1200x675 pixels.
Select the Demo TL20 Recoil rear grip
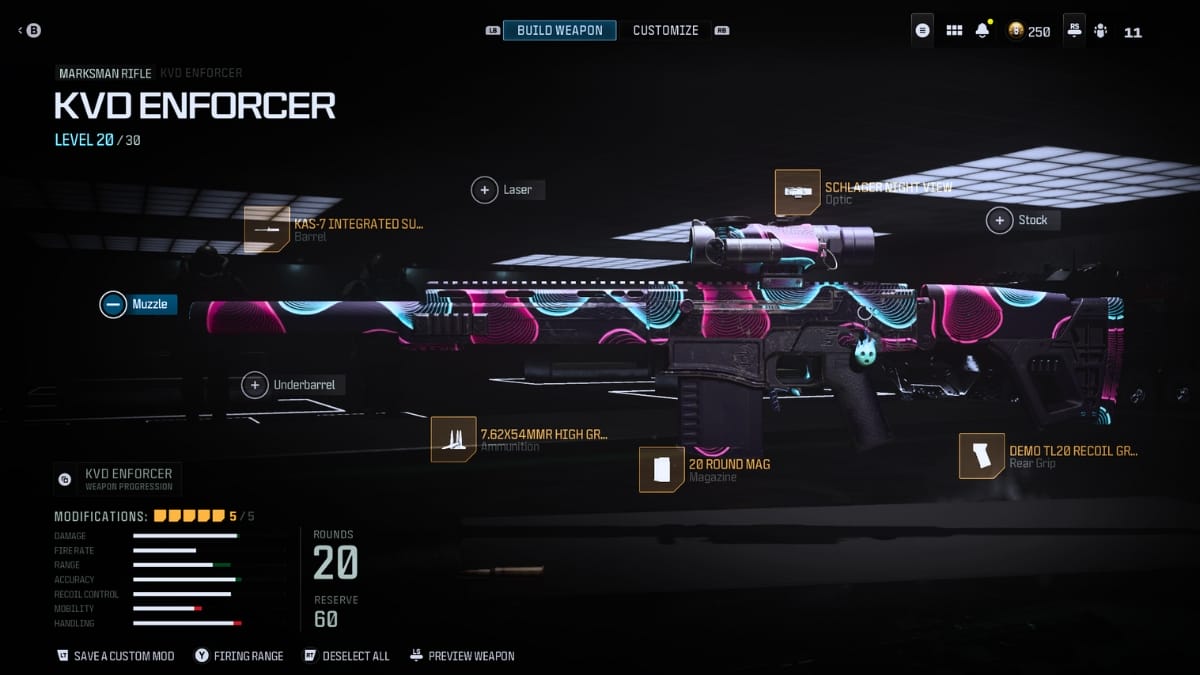(981, 456)
